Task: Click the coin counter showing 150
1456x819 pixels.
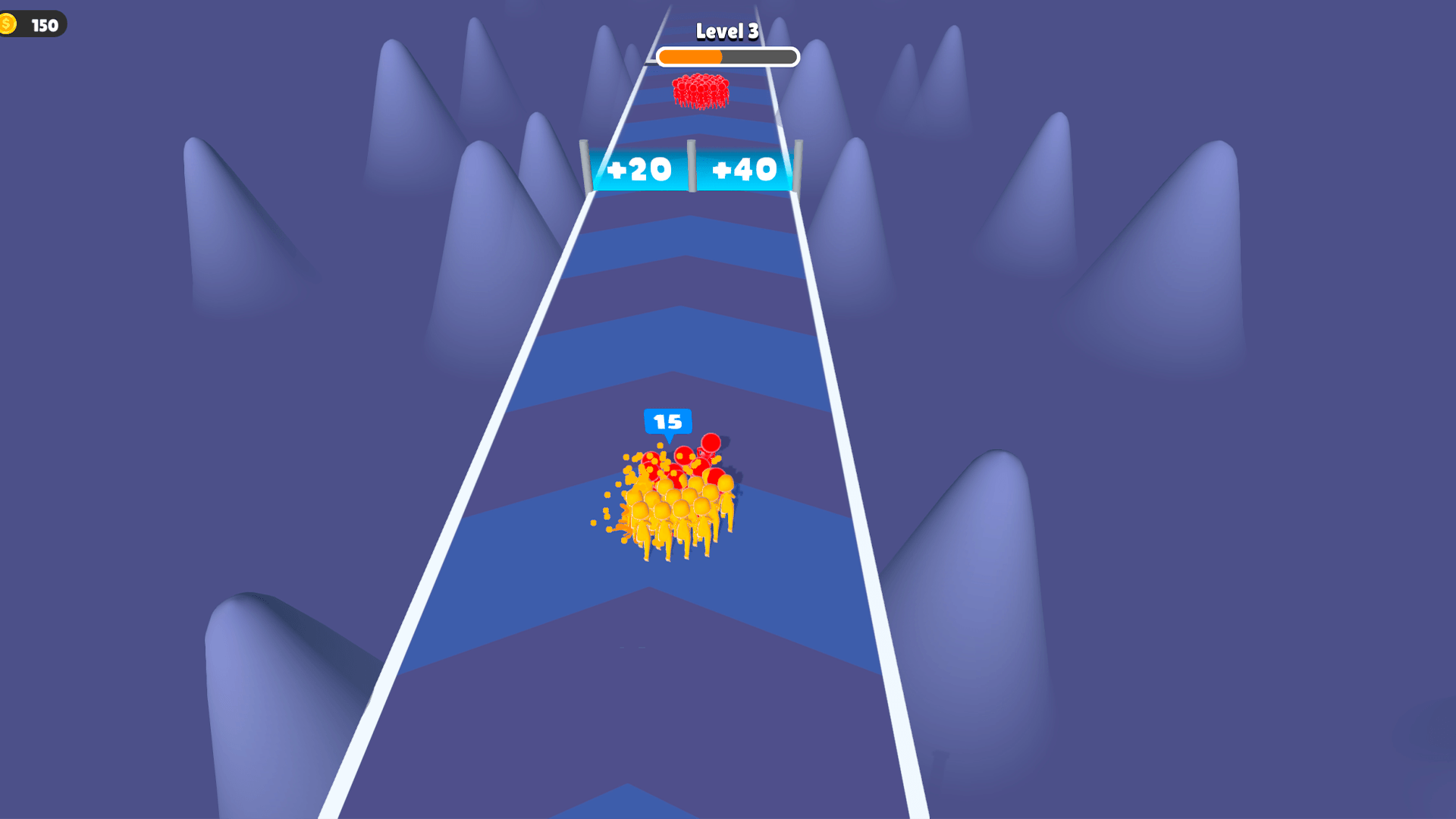Action: click(x=44, y=25)
